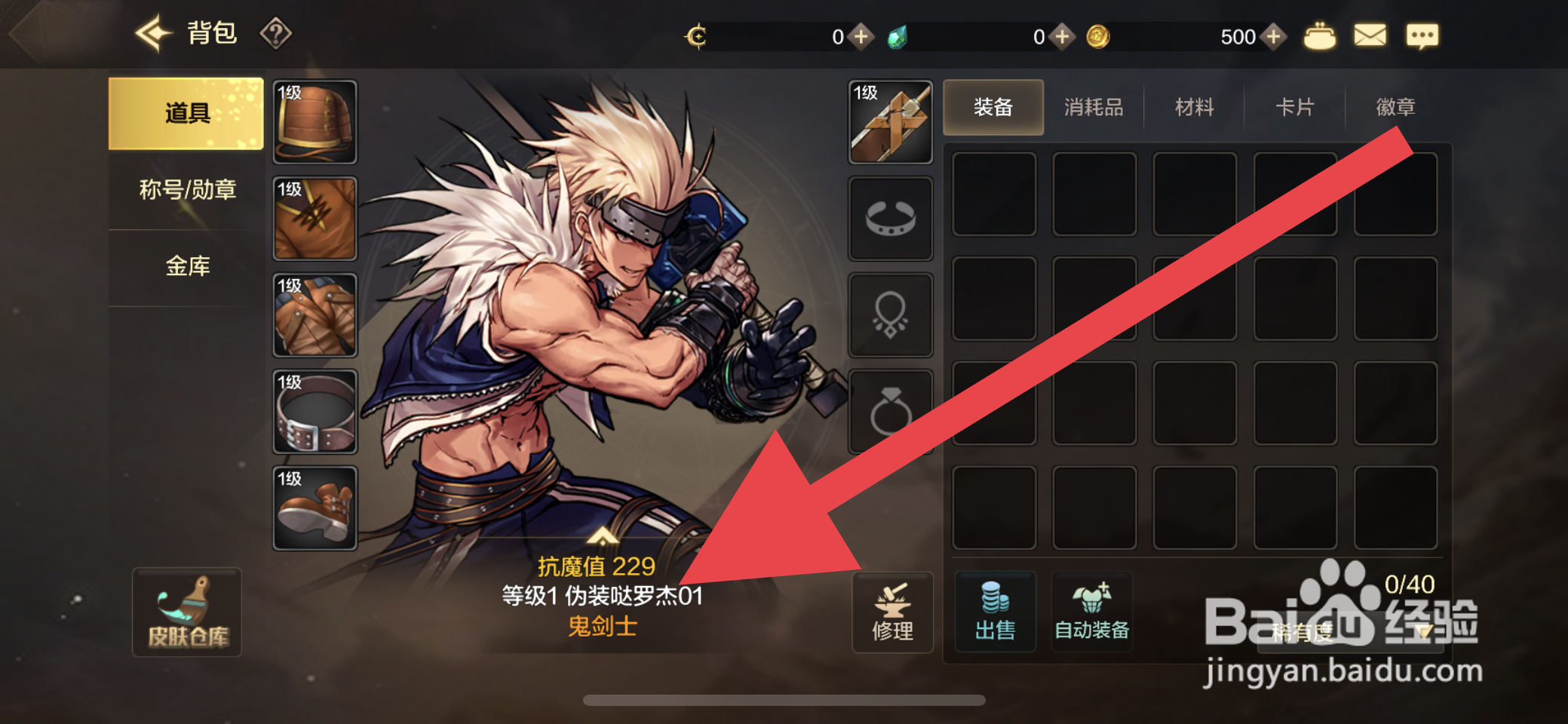Click the equipped level 1 hat thumbnail

(x=314, y=120)
